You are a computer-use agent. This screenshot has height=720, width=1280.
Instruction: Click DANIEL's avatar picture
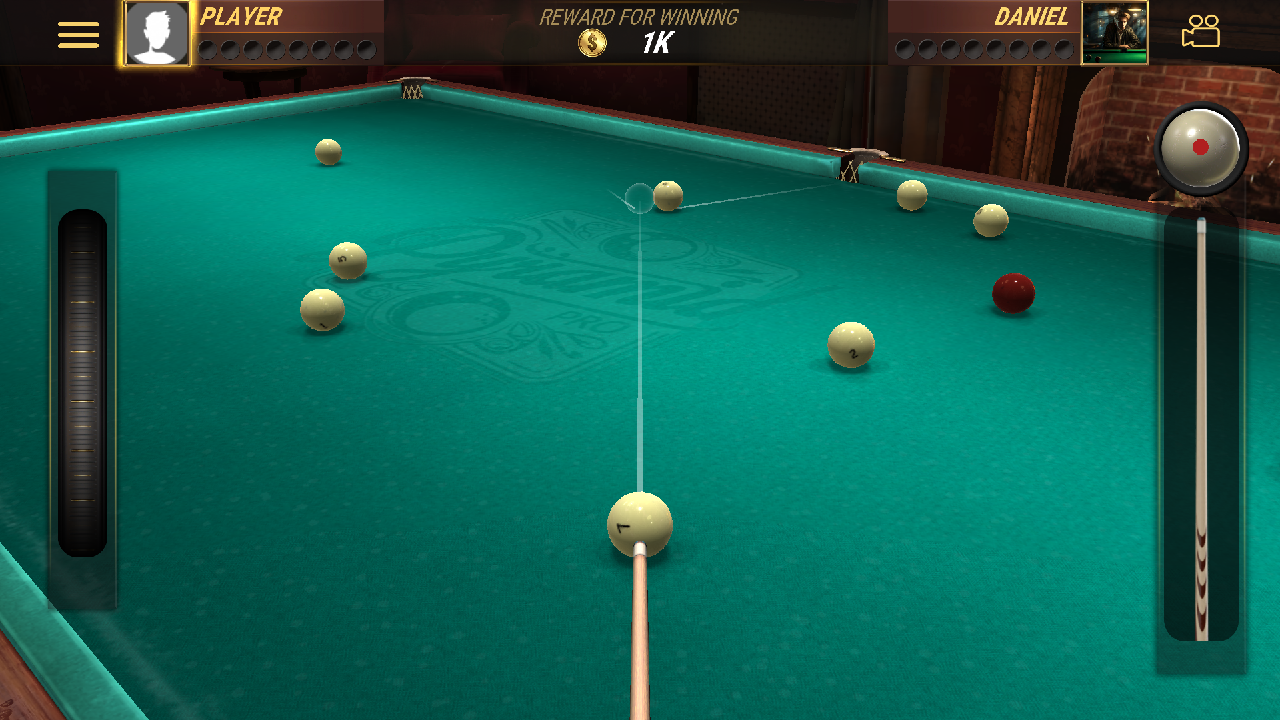(x=1114, y=33)
